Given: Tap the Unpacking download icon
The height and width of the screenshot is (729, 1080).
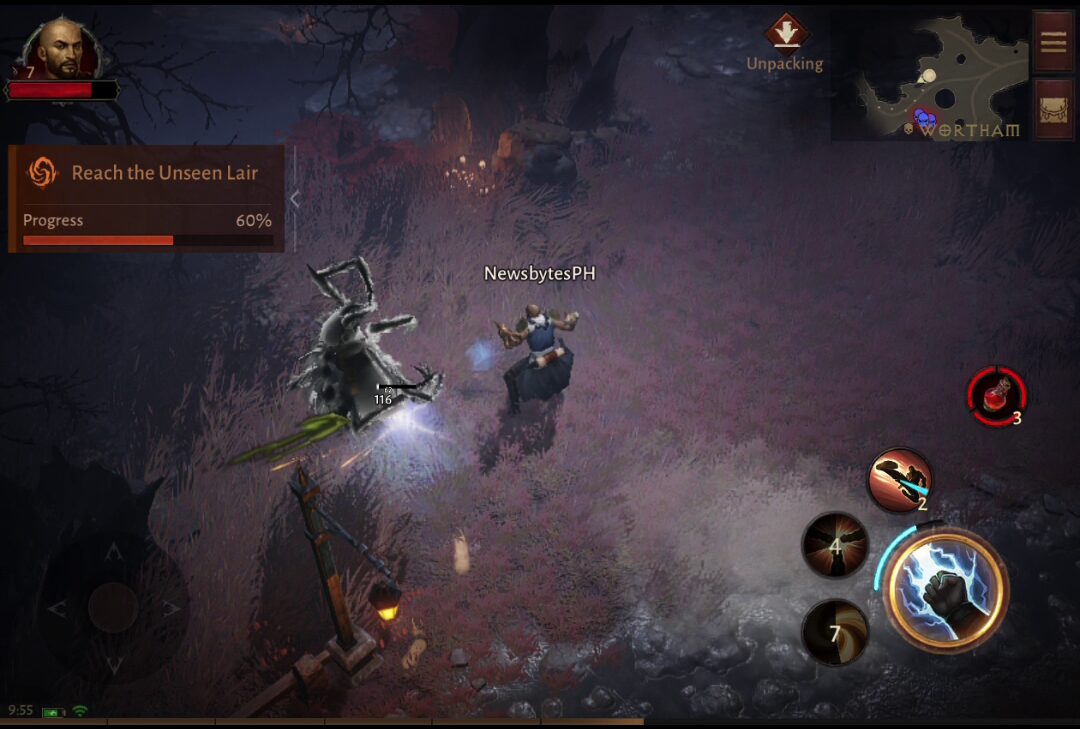Looking at the screenshot, I should [786, 31].
